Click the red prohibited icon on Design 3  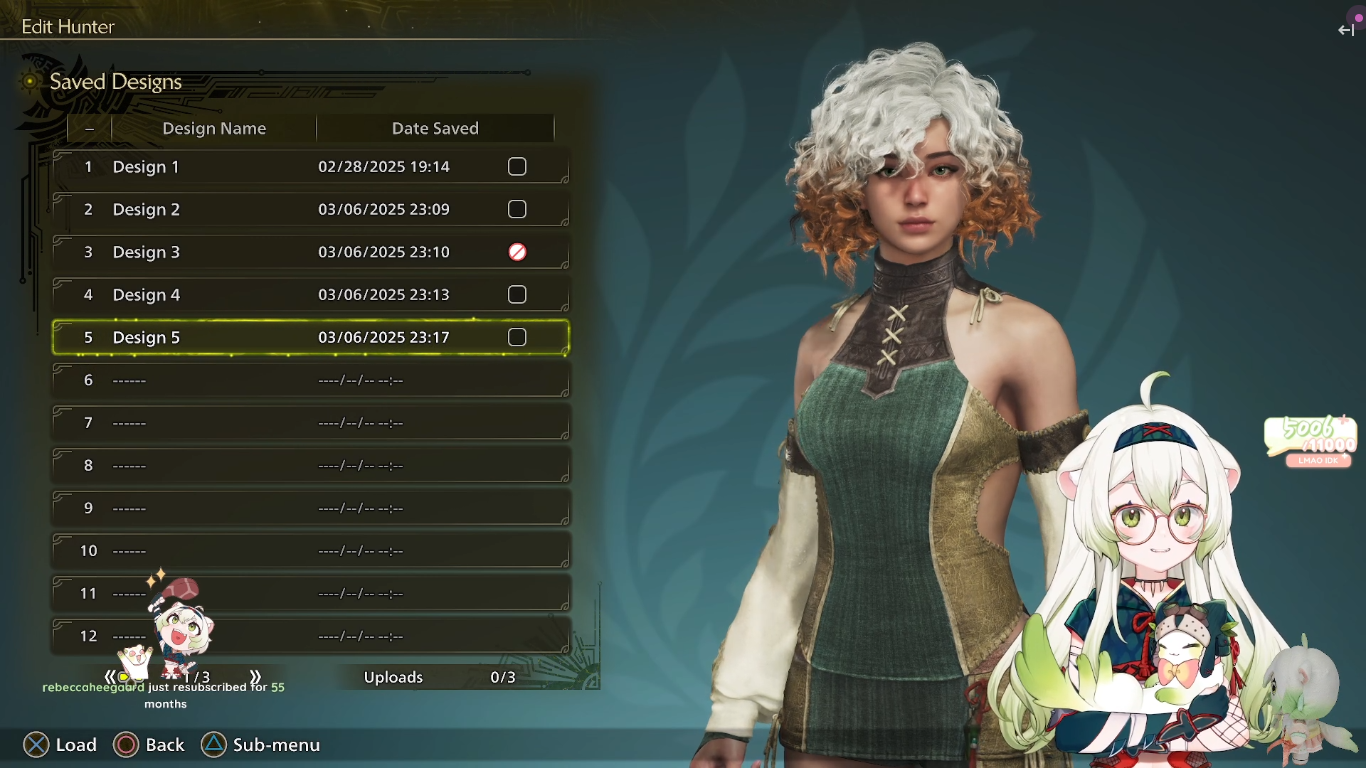pos(517,253)
